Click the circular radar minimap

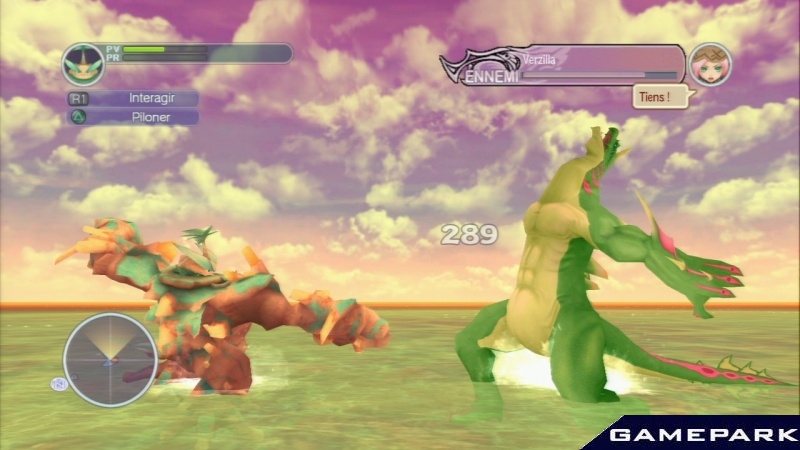(110, 359)
